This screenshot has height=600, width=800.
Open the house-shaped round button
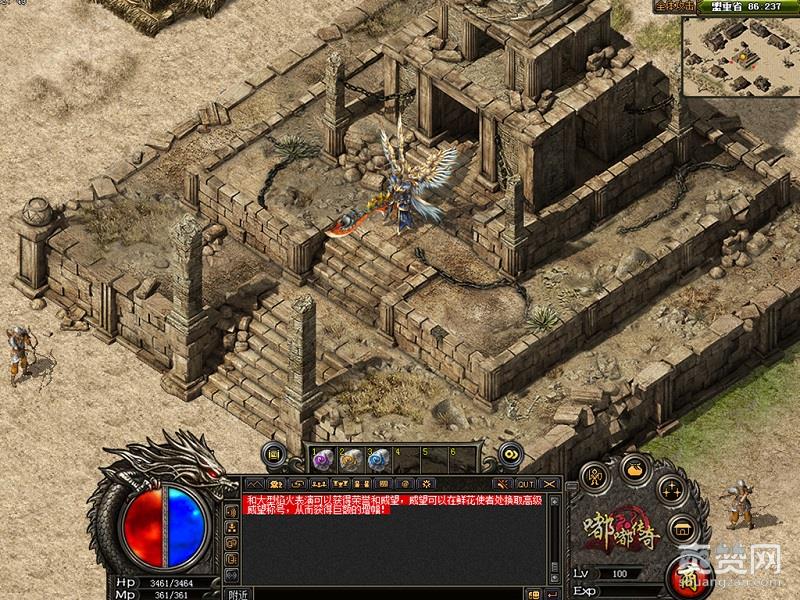coord(684,530)
